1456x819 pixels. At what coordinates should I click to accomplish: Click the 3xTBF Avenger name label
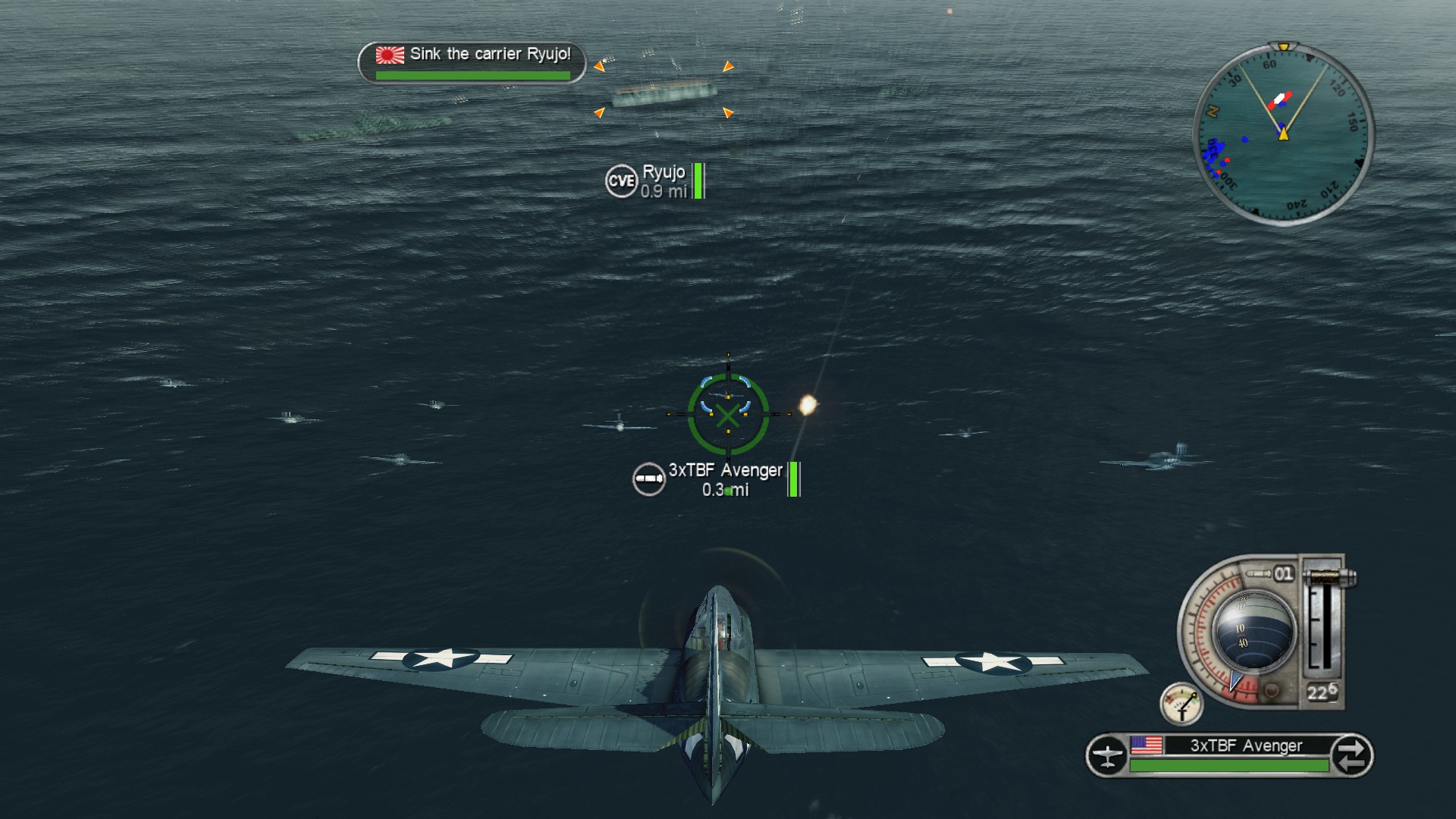click(x=724, y=470)
